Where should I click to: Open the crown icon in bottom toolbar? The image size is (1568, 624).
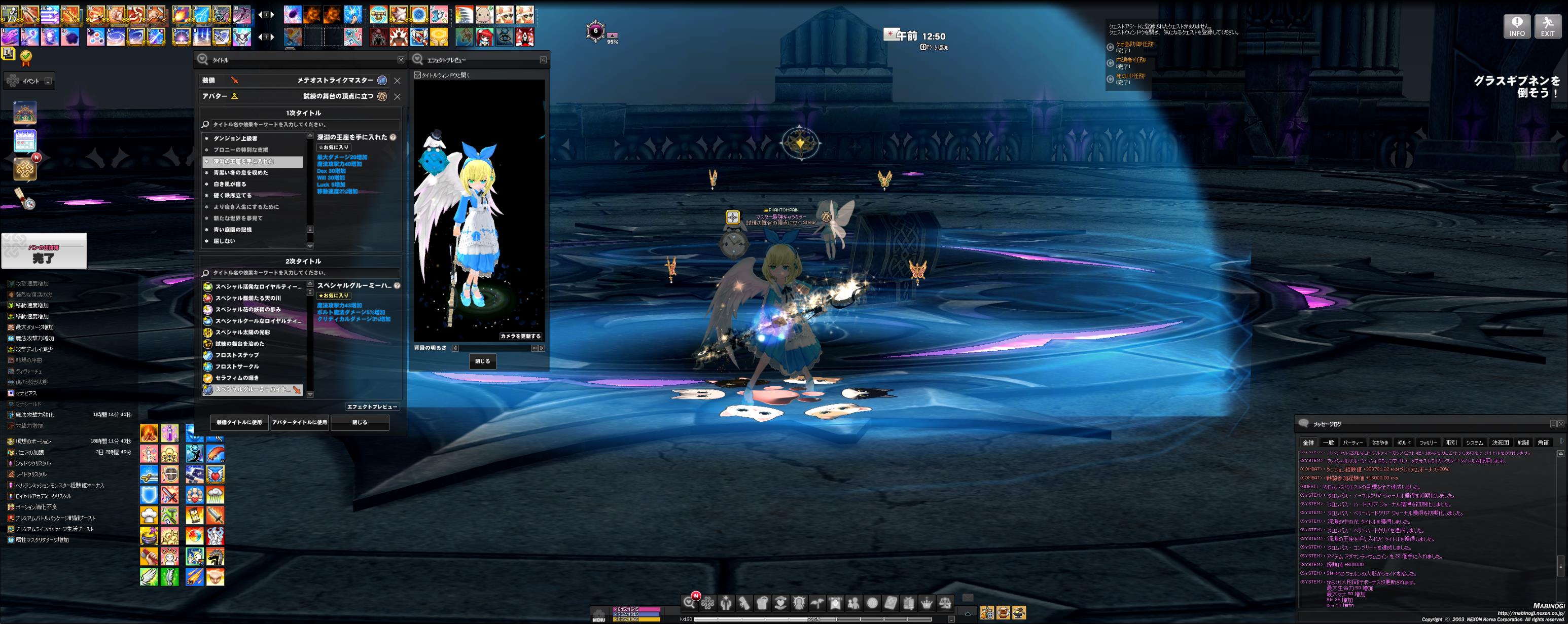click(926, 603)
